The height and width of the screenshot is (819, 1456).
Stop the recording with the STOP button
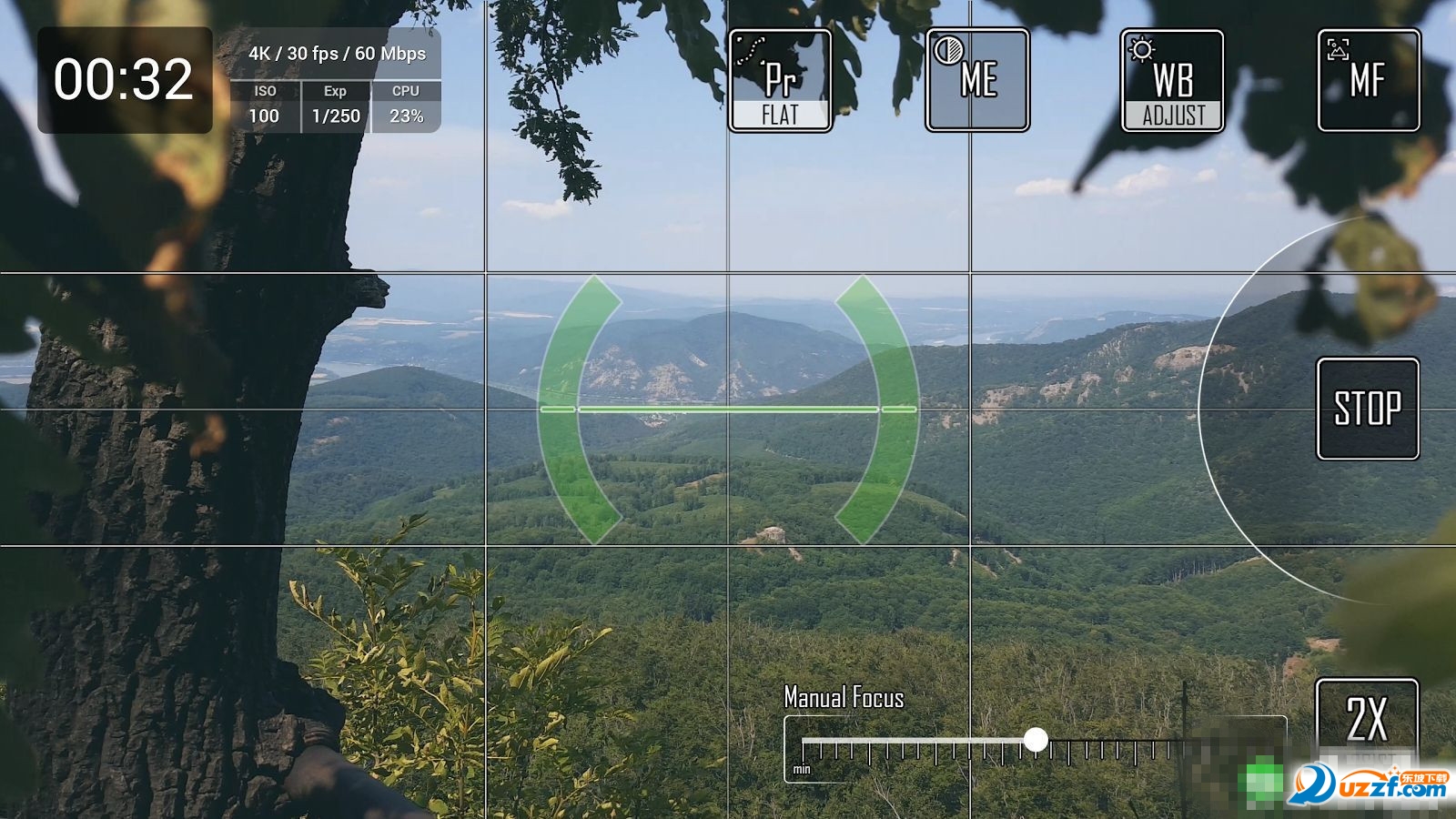pos(1368,409)
